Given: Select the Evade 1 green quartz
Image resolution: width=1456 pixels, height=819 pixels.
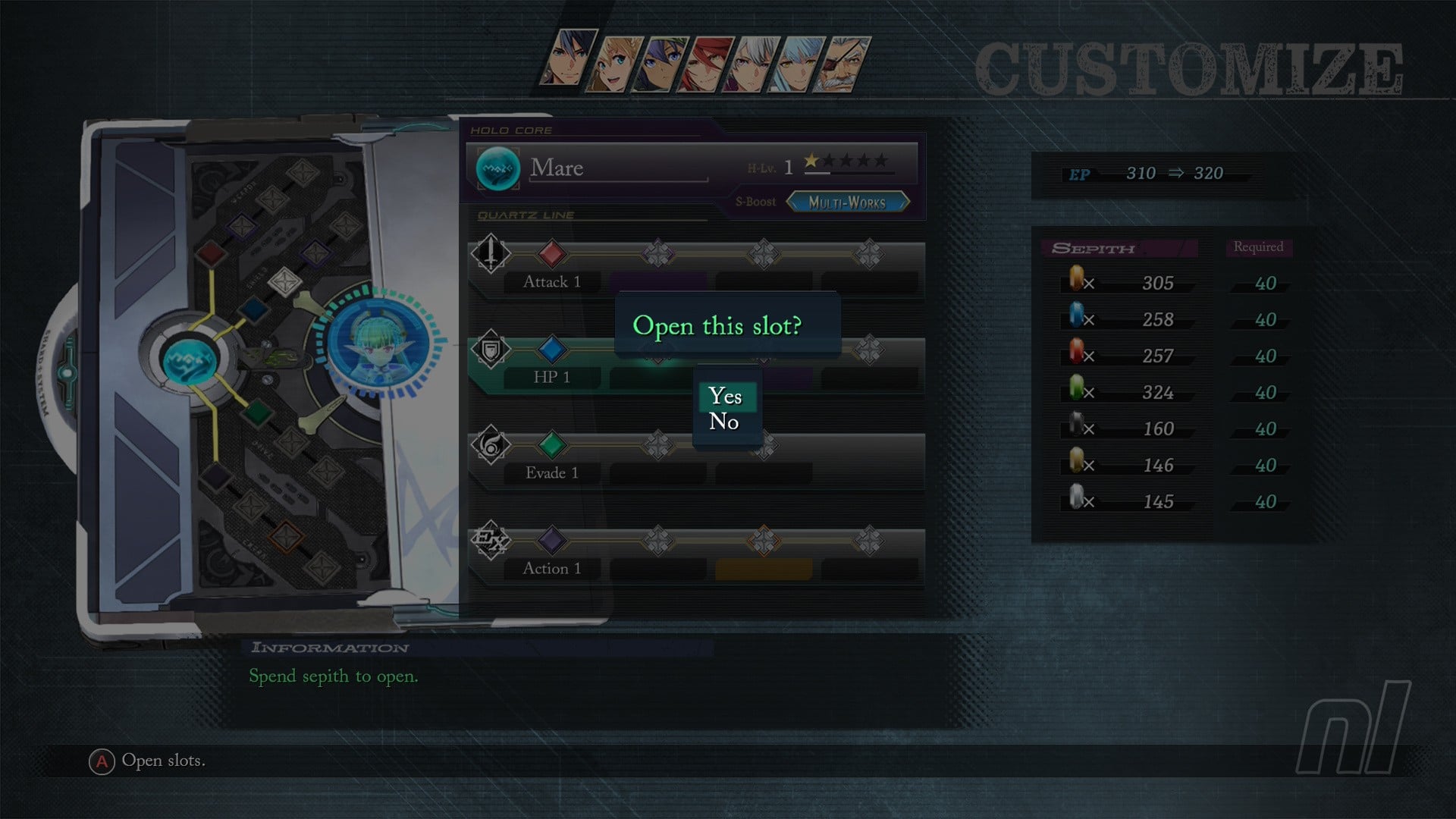Looking at the screenshot, I should tap(551, 444).
